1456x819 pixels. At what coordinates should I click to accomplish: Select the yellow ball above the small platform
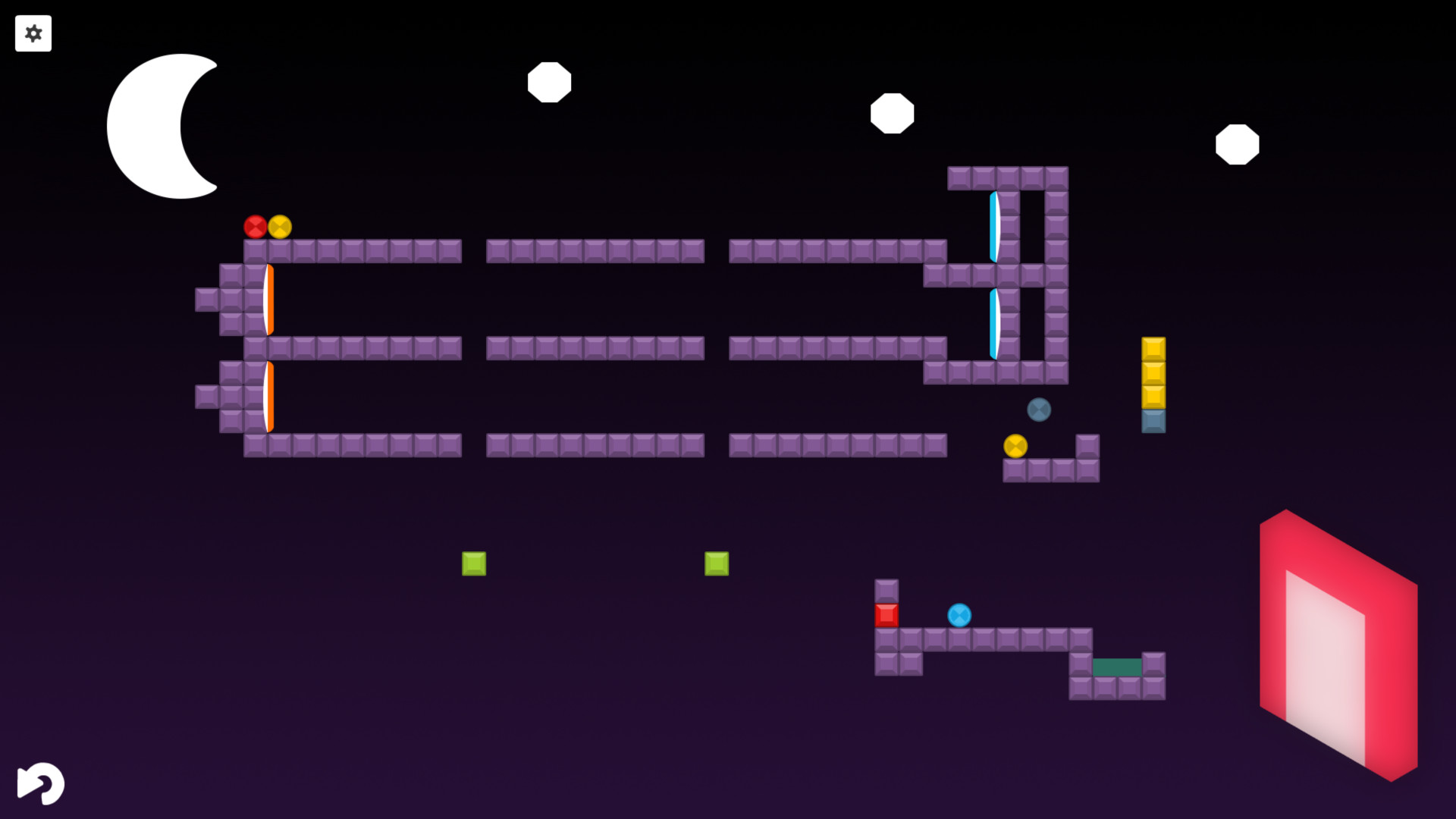[x=1016, y=447]
